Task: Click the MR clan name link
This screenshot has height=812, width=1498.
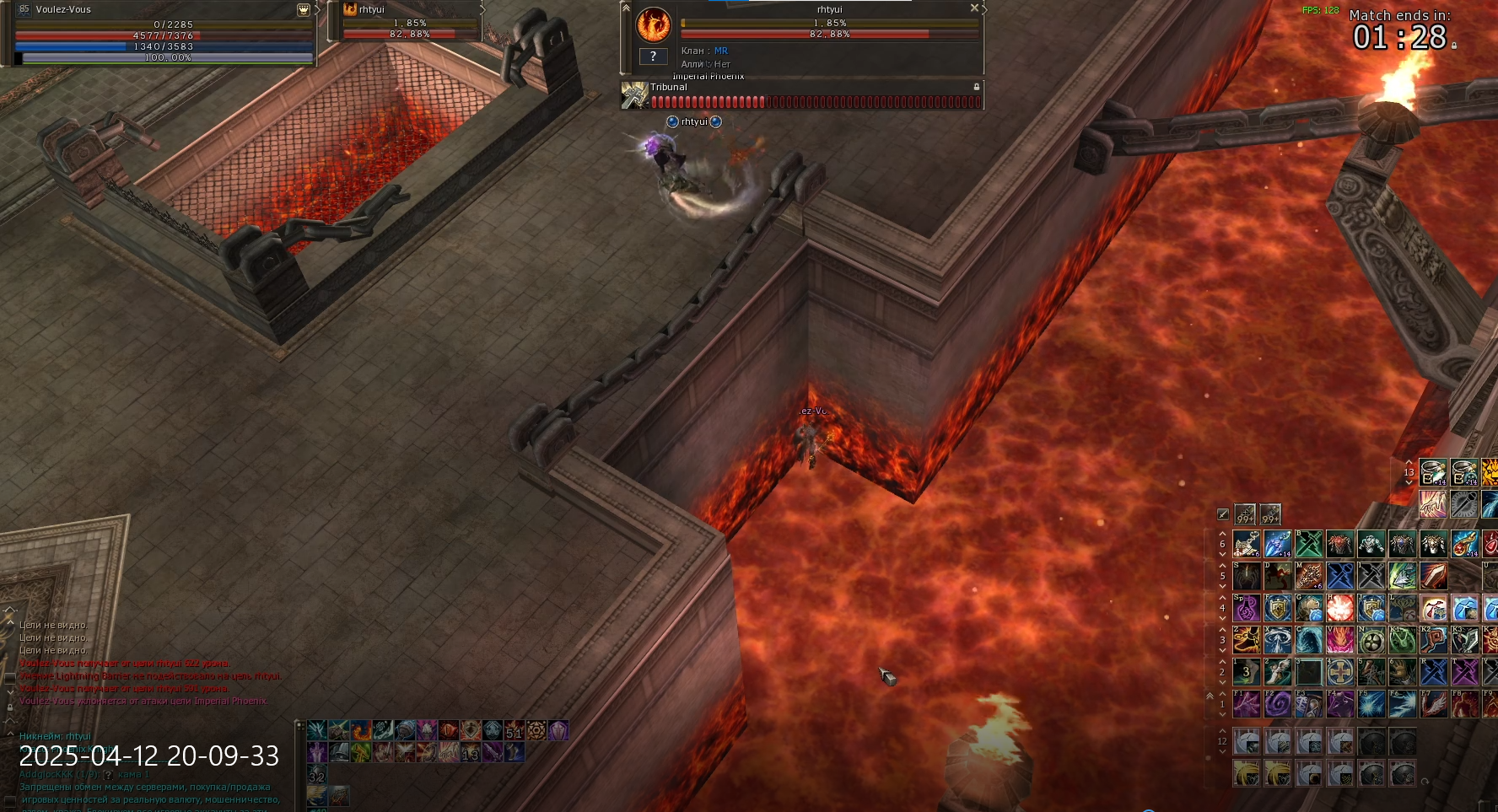Action: (721, 51)
